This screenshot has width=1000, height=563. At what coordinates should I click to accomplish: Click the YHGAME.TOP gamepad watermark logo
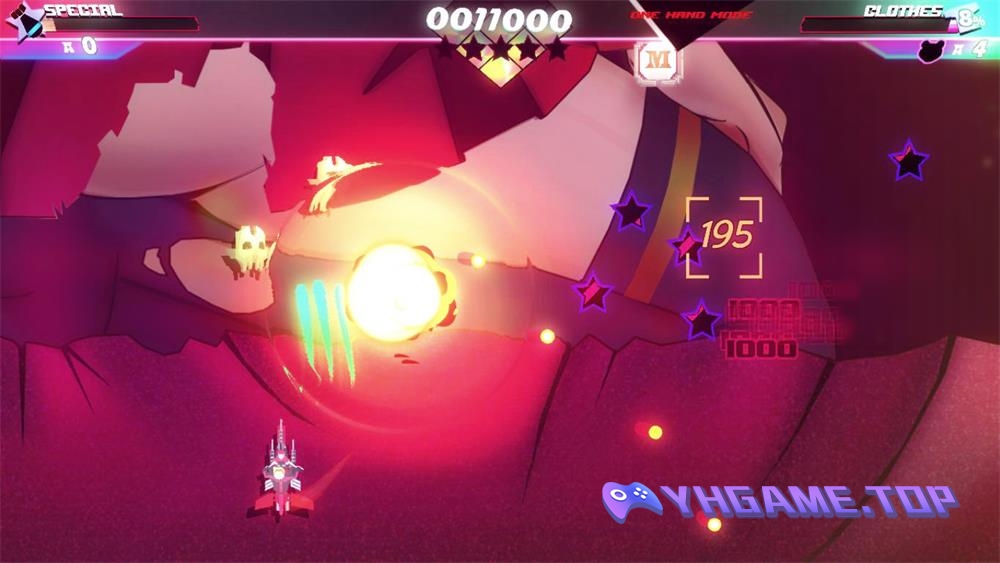632,498
